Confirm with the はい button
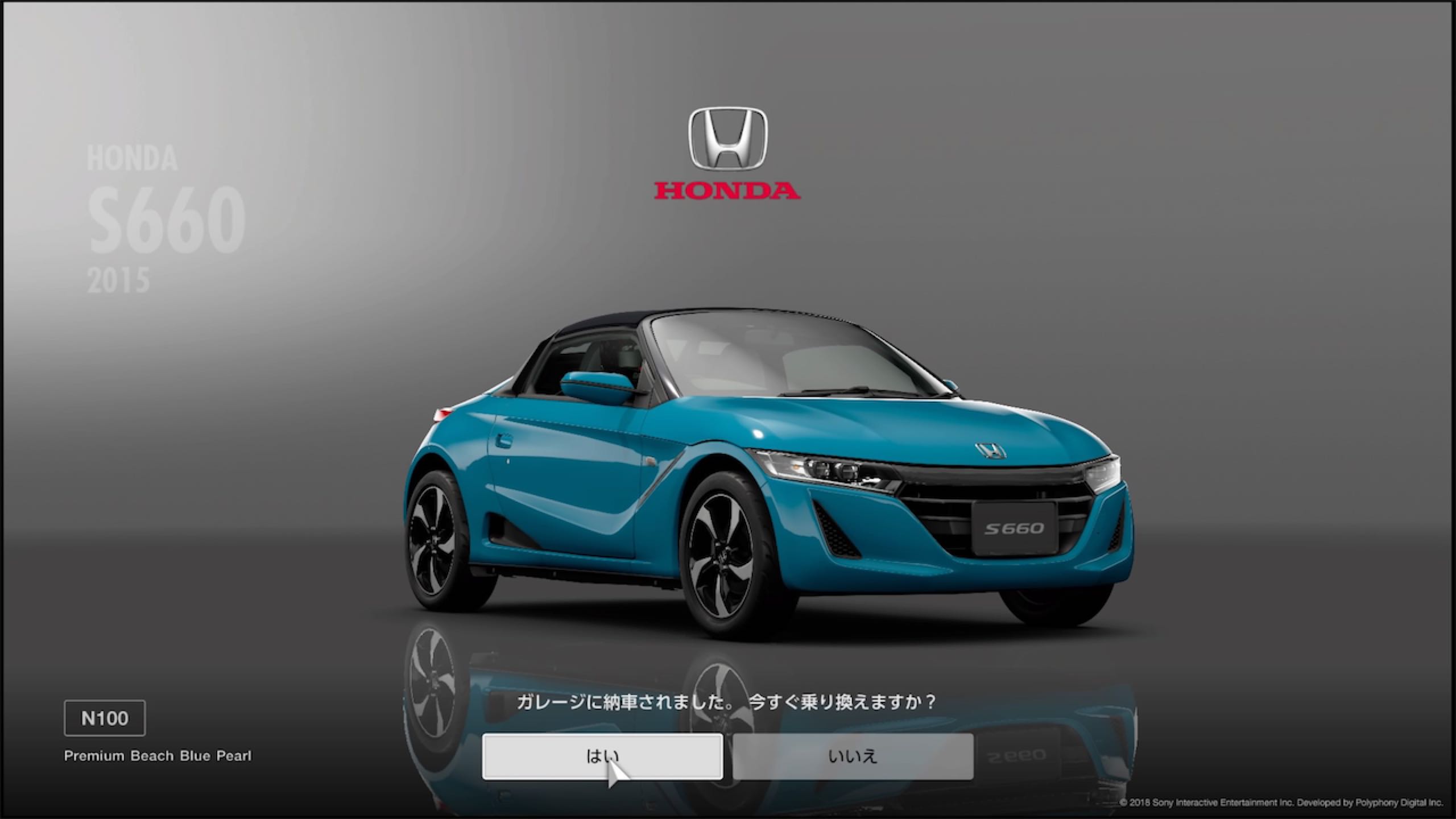 pyautogui.click(x=602, y=756)
